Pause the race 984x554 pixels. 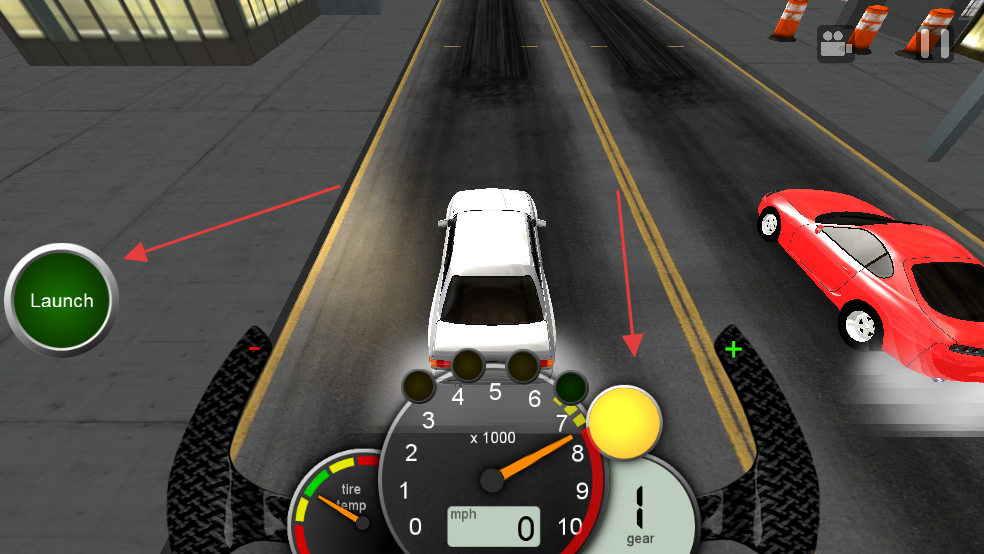pyautogui.click(x=935, y=44)
